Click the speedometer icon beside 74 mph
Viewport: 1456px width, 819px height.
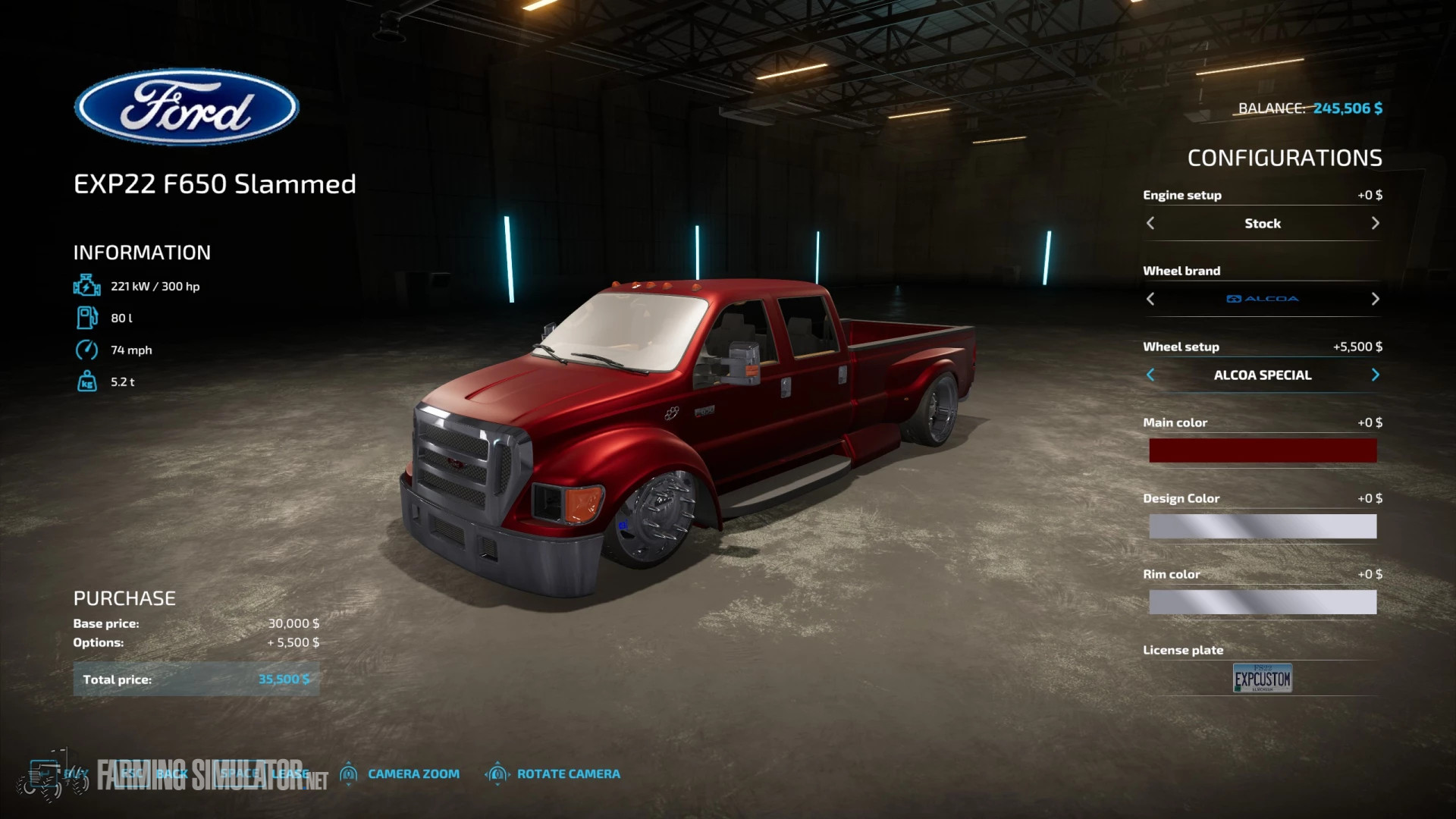[x=87, y=350]
